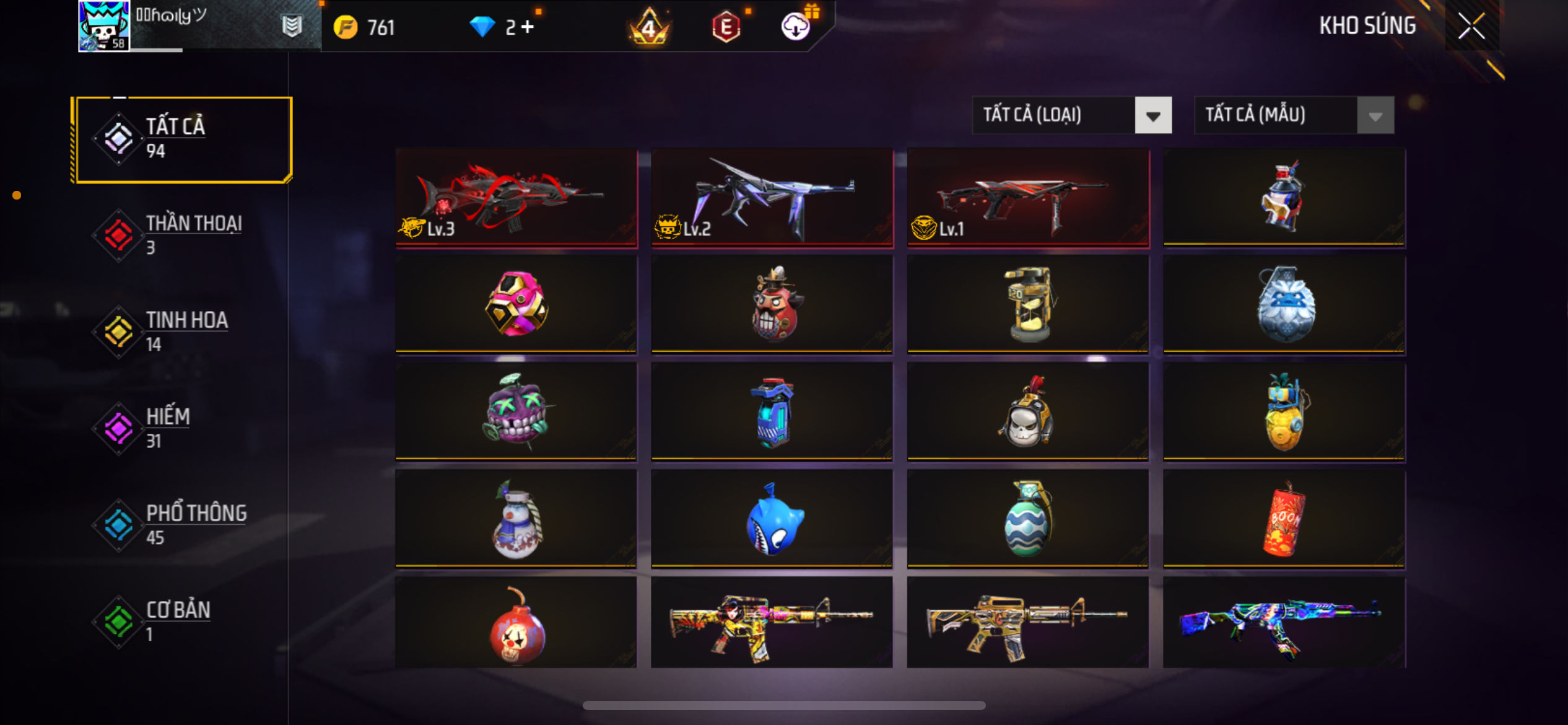Select the Lv.3 red dragon gun skin
Viewport: 1568px width, 725px height.
pos(516,198)
